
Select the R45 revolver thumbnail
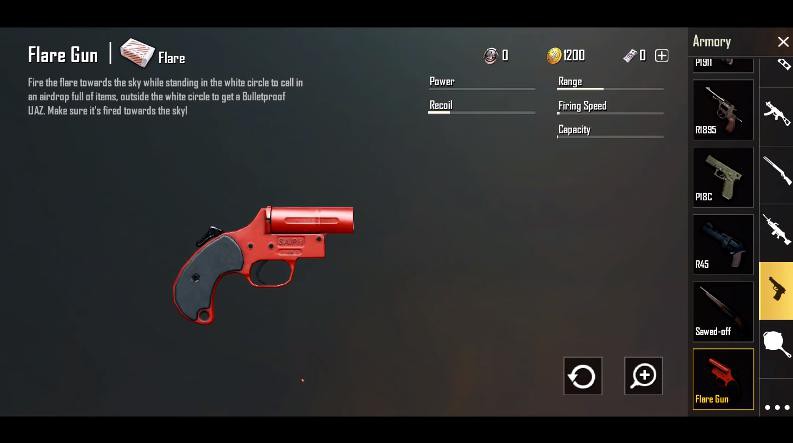723,243
